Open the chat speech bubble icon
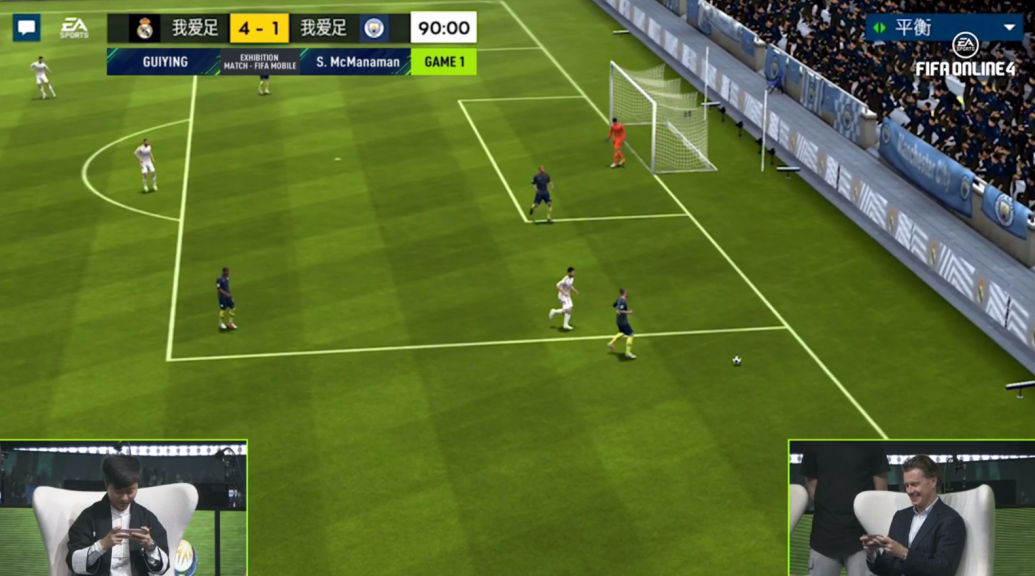The width and height of the screenshot is (1035, 576). pos(27,28)
